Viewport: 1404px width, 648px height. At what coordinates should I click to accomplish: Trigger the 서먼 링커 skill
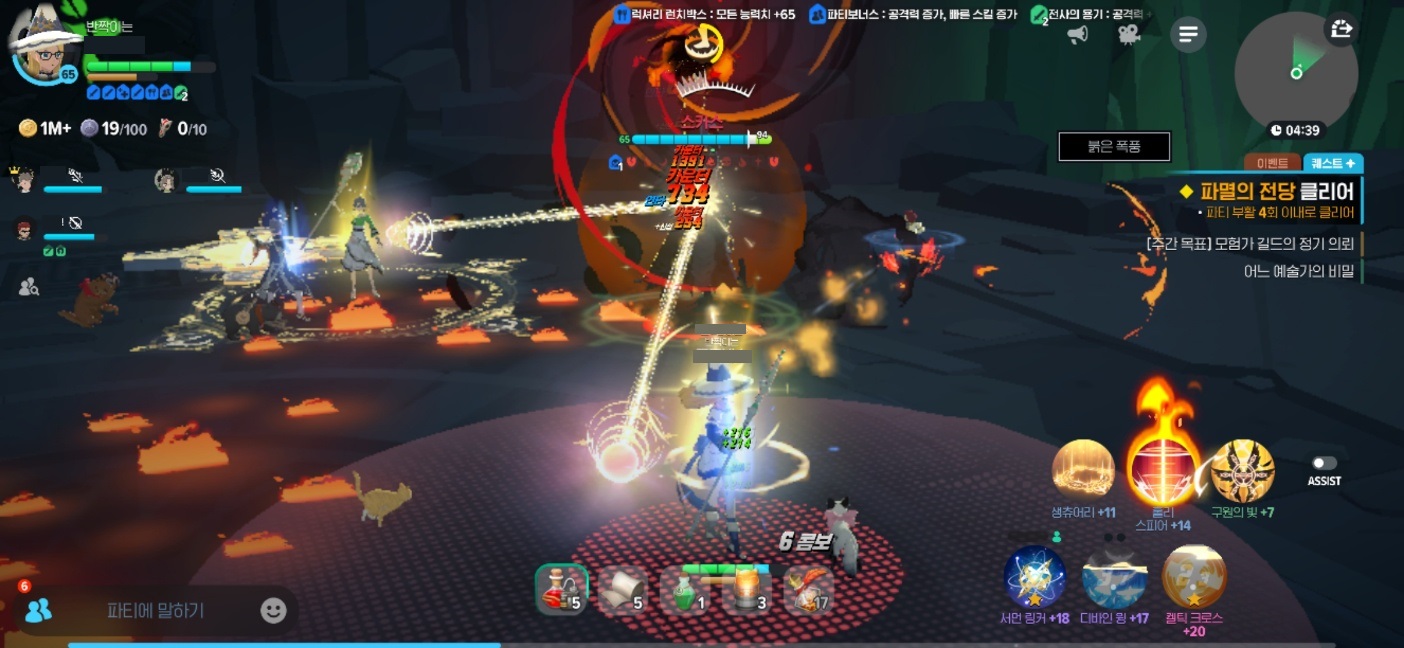(1035, 577)
